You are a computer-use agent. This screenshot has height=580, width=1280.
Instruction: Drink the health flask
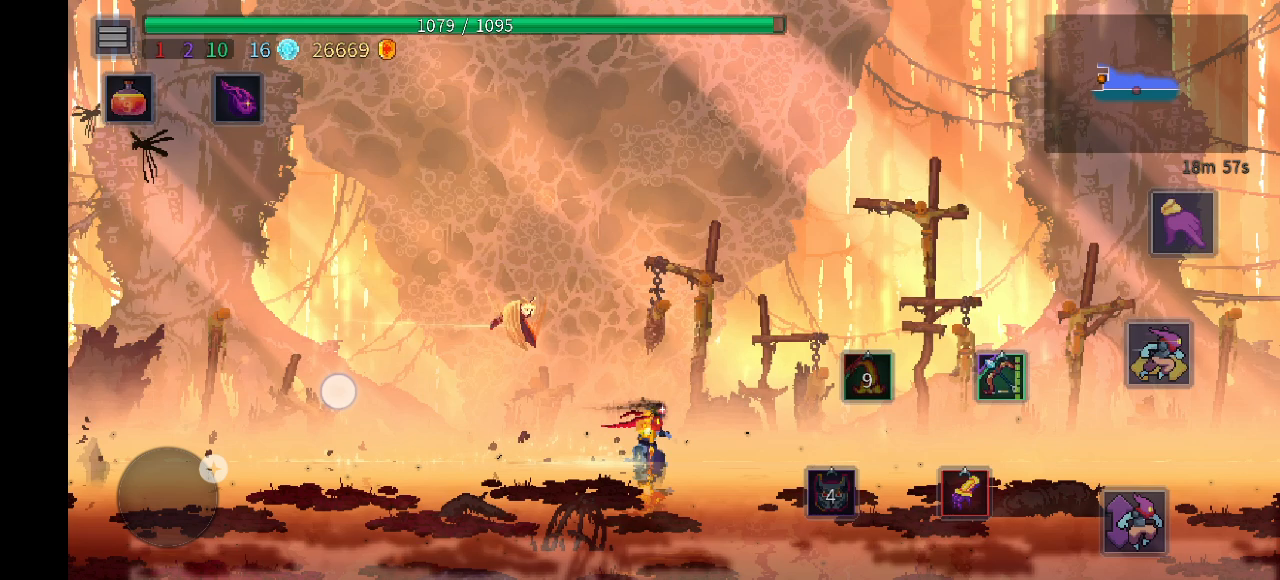click(130, 99)
